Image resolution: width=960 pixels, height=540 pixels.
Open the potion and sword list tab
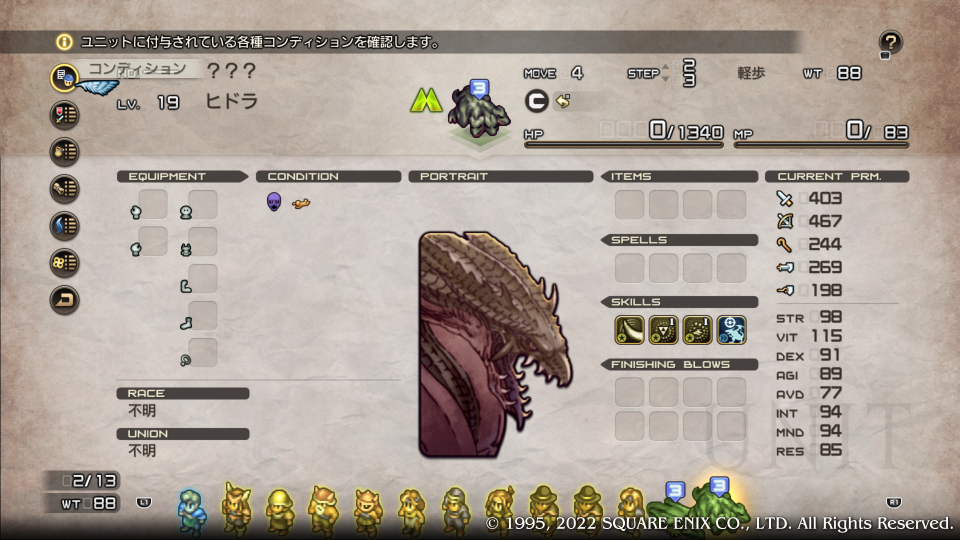coord(65,114)
